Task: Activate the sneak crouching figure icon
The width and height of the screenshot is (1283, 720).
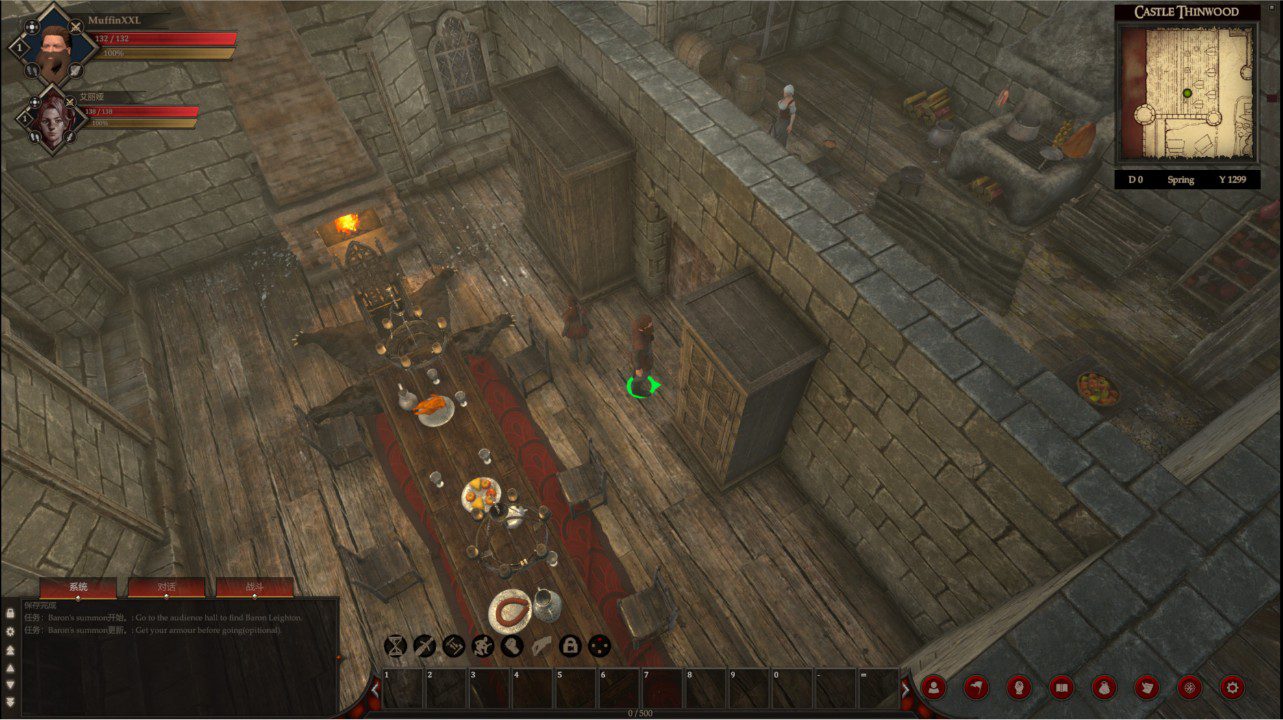Action: pos(482,646)
